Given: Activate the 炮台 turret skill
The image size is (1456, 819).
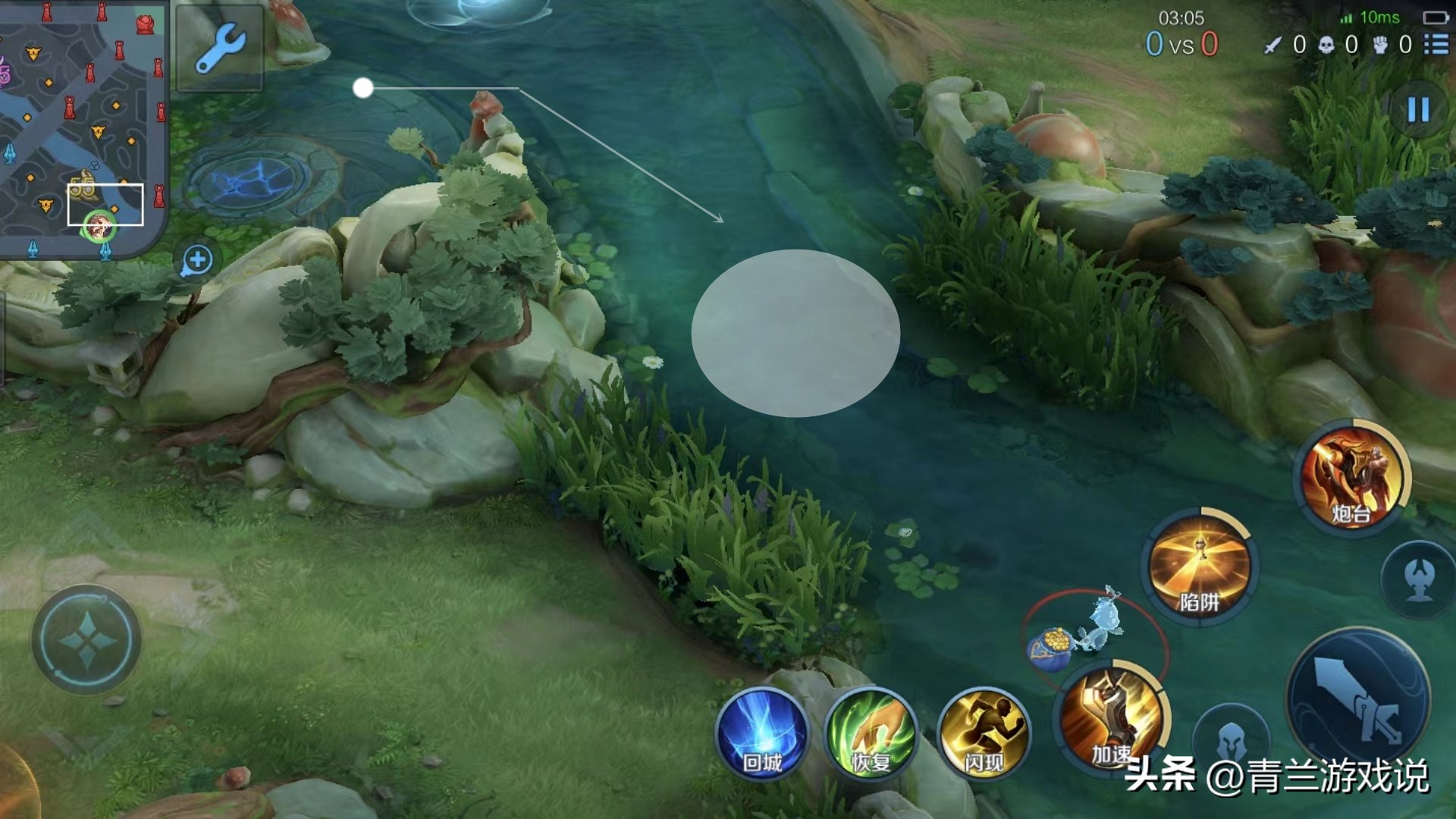Looking at the screenshot, I should coord(1352,476).
